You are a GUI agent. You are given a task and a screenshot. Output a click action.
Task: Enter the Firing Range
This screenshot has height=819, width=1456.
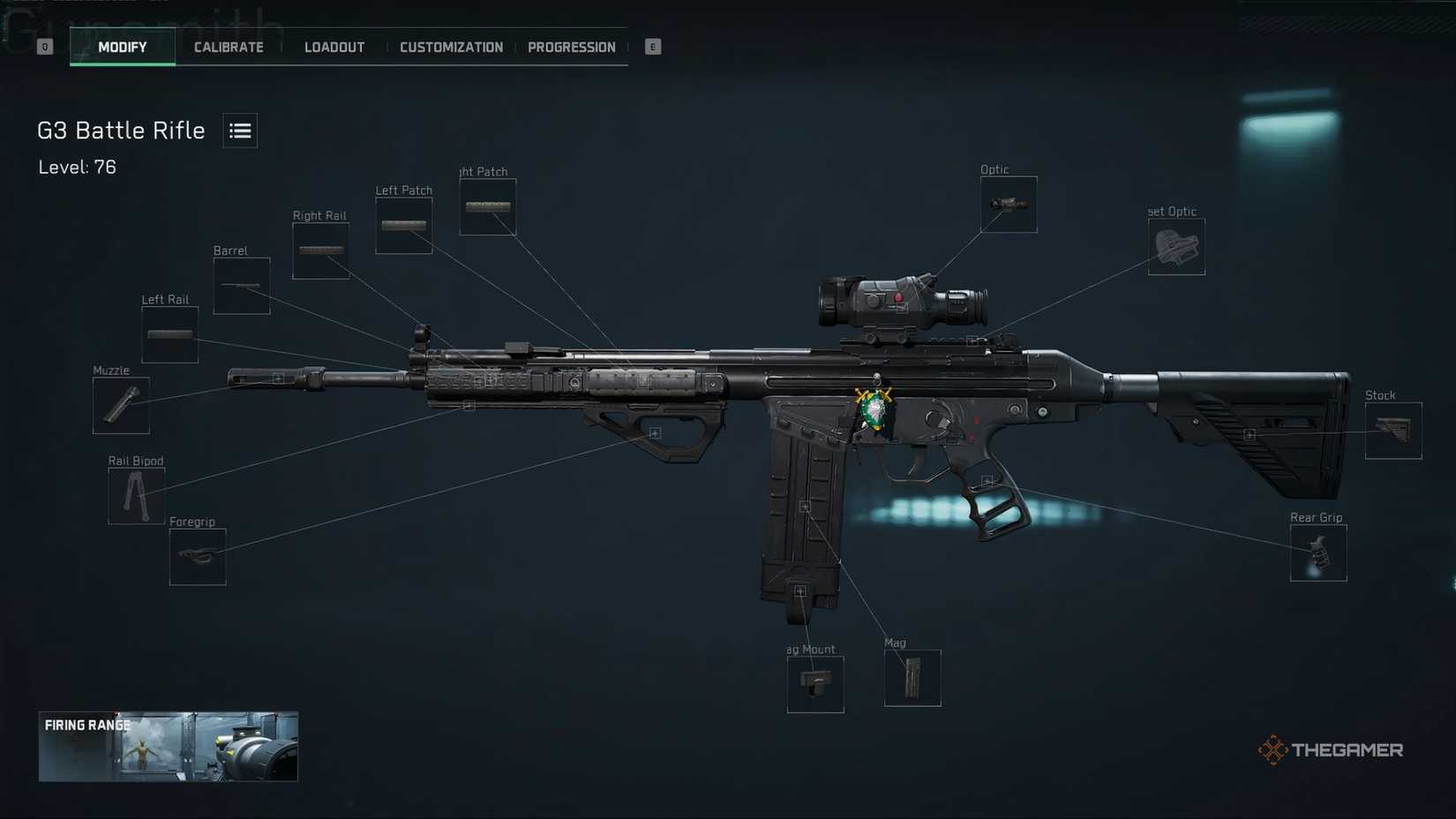[x=168, y=747]
